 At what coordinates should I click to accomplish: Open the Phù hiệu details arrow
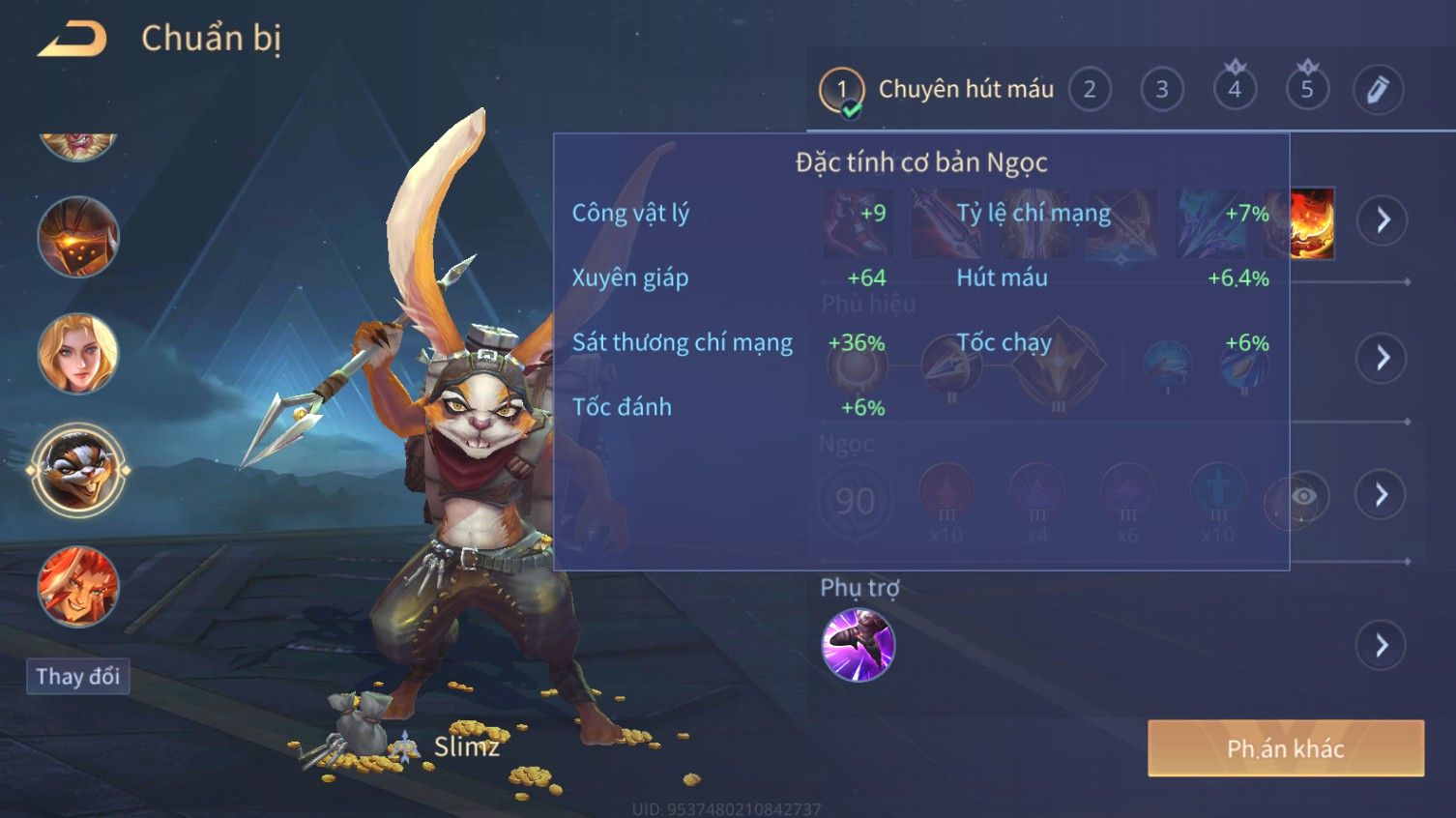point(1383,358)
